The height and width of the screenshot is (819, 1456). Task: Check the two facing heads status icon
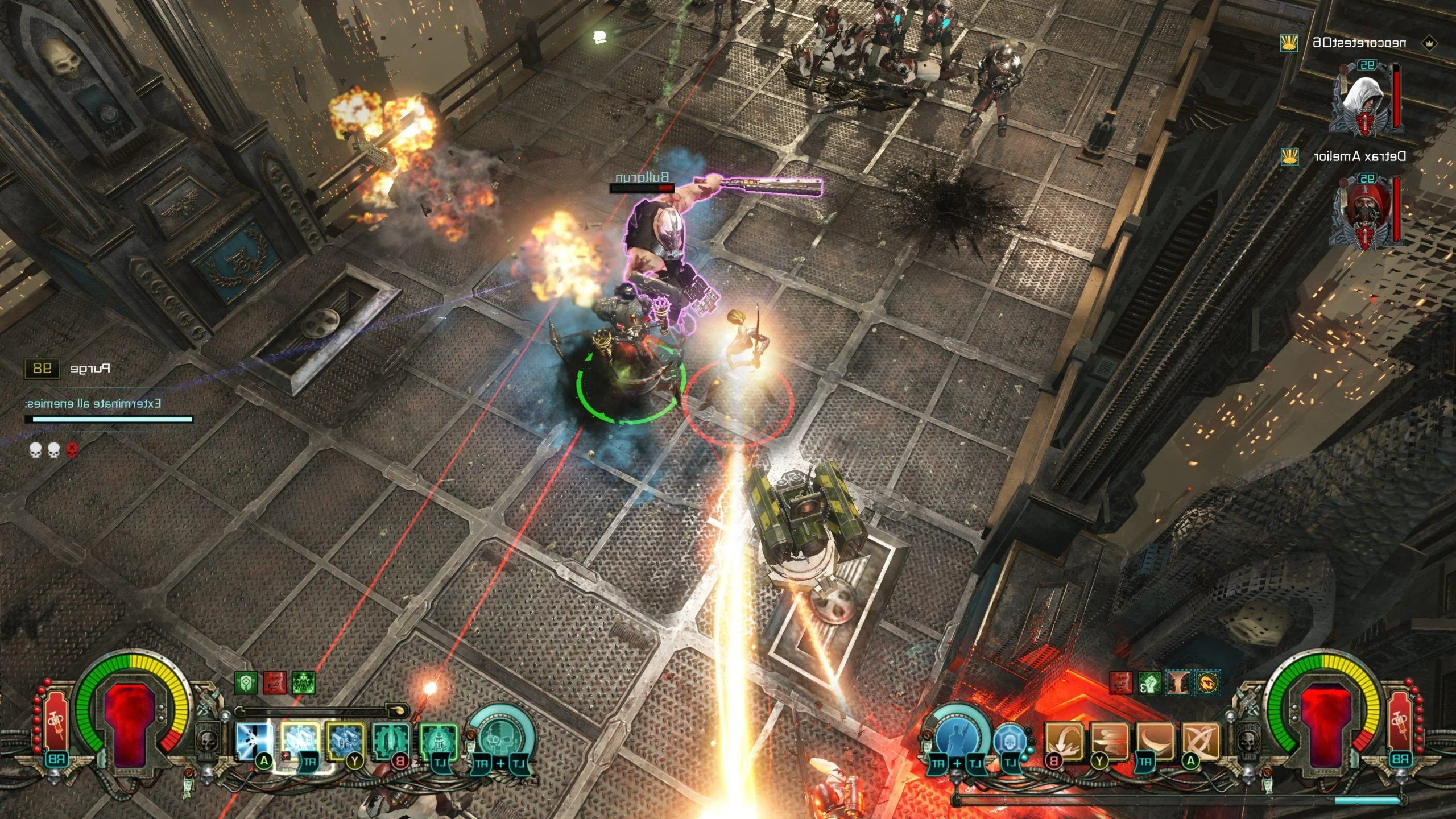click(x=1178, y=683)
